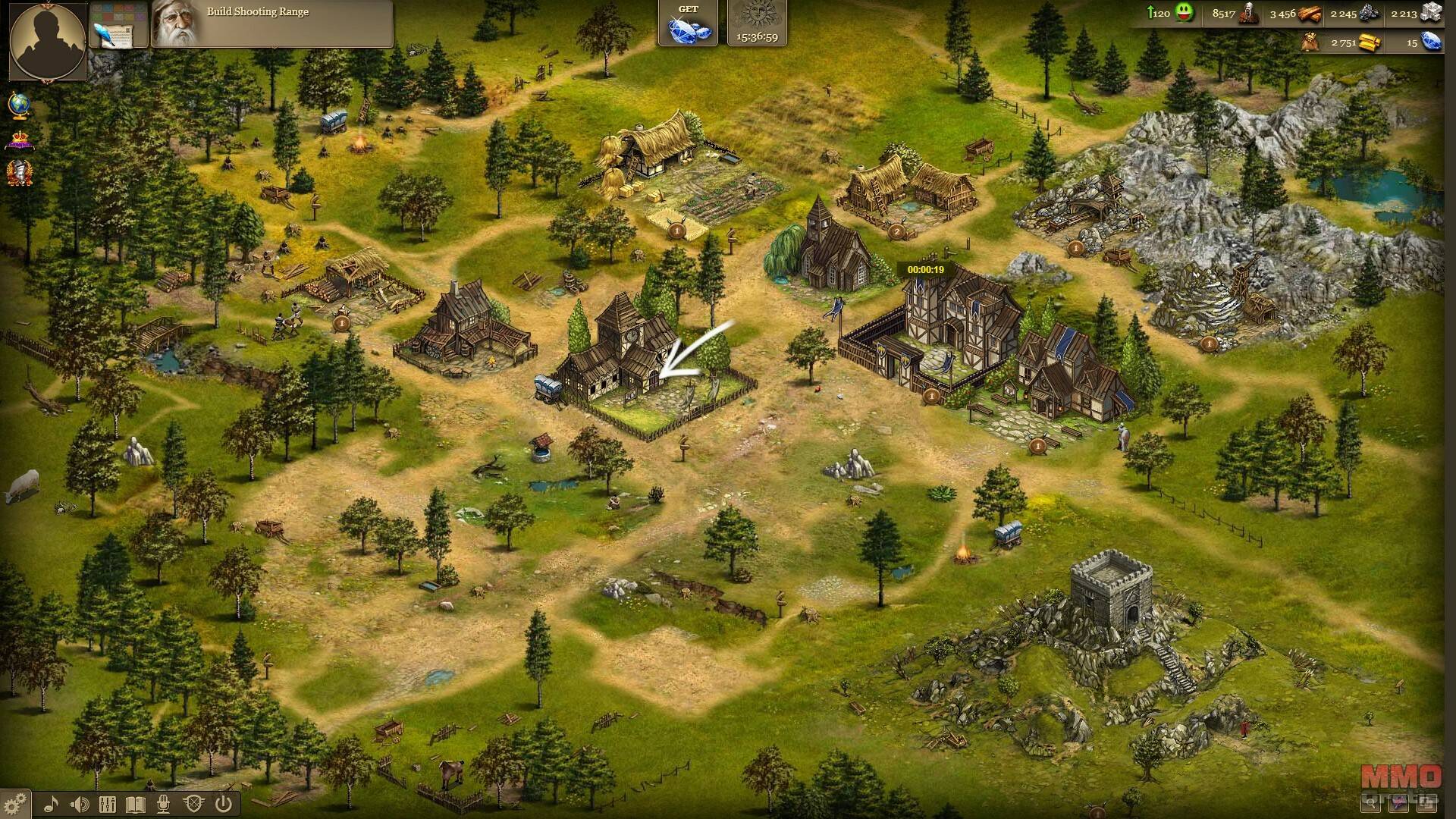Viewport: 1456px width, 819px height.
Task: Toggle the sound effects speaker button
Action: tap(80, 804)
